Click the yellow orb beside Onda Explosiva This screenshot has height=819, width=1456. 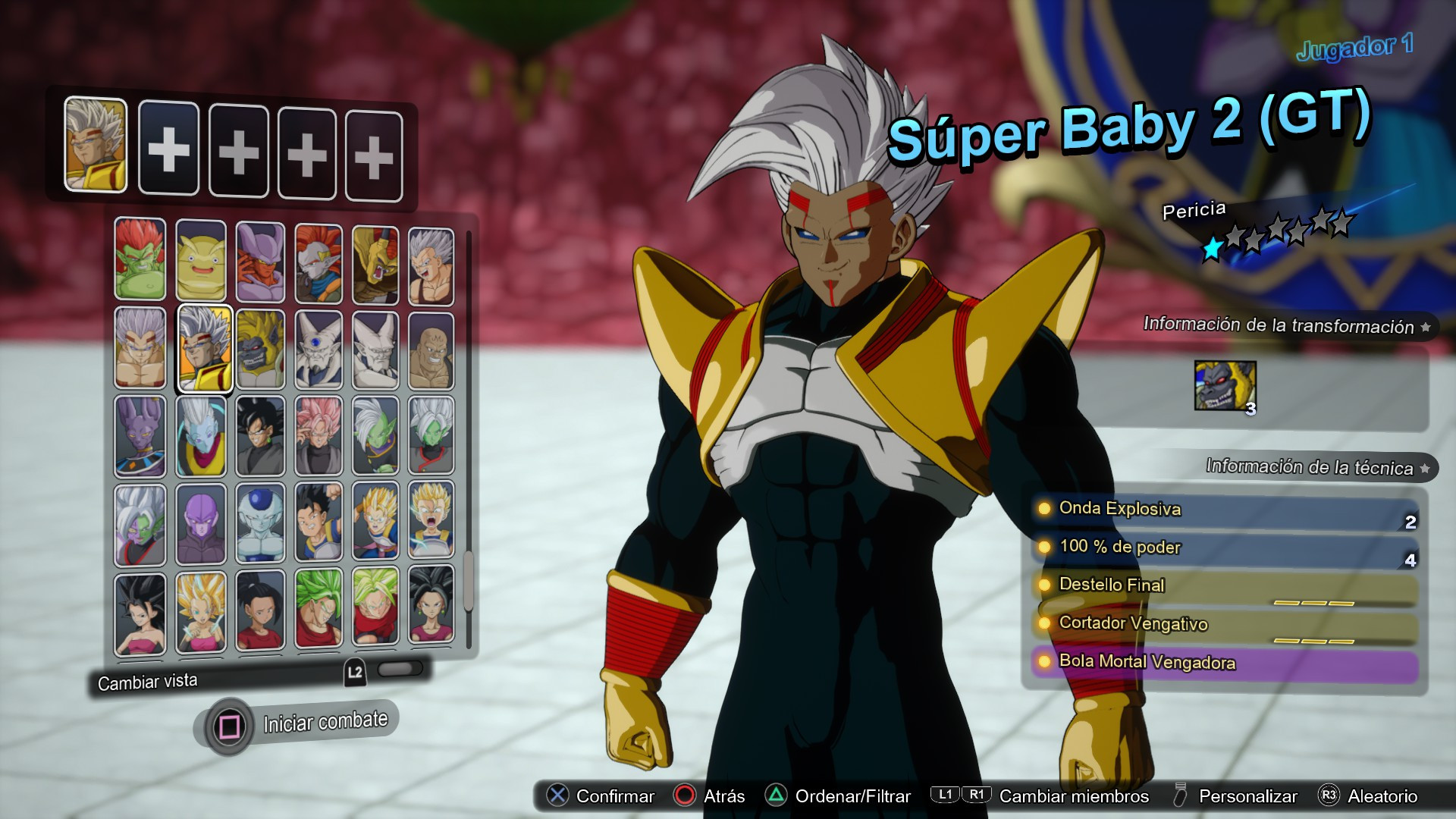pyautogui.click(x=1044, y=510)
